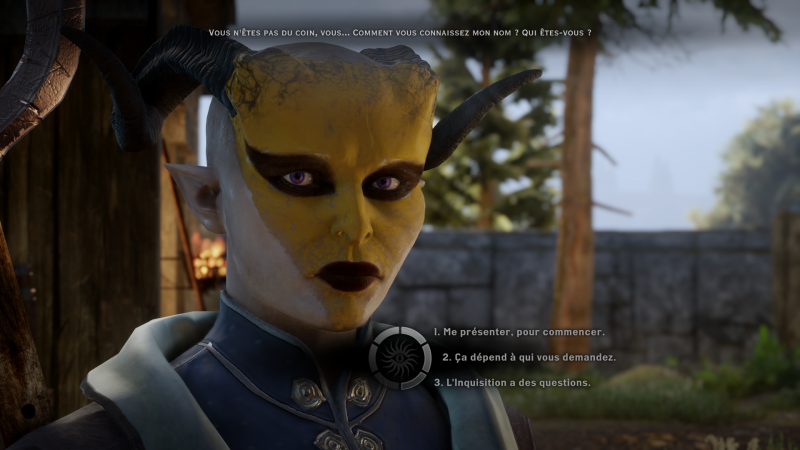The image size is (800, 450).
Task: Click the dialogue wheel eye emblem
Action: click(x=400, y=357)
